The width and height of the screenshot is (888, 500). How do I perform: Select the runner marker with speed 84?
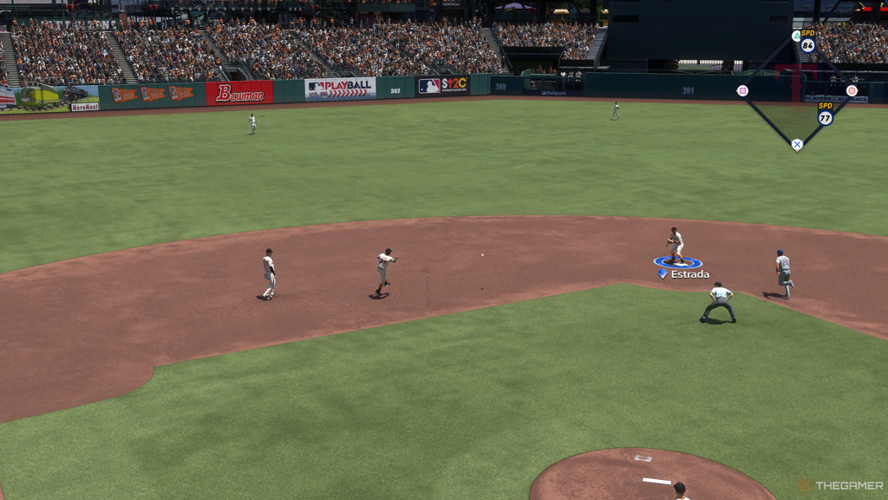coord(807,45)
